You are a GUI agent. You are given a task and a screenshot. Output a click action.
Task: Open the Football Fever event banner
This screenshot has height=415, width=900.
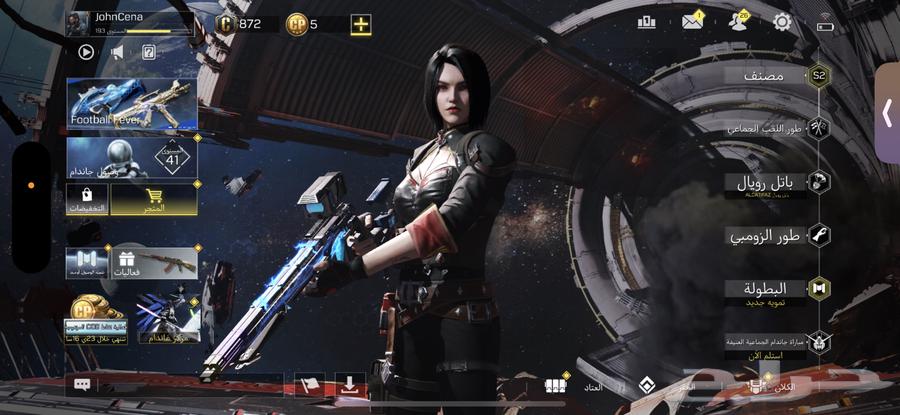(131, 105)
